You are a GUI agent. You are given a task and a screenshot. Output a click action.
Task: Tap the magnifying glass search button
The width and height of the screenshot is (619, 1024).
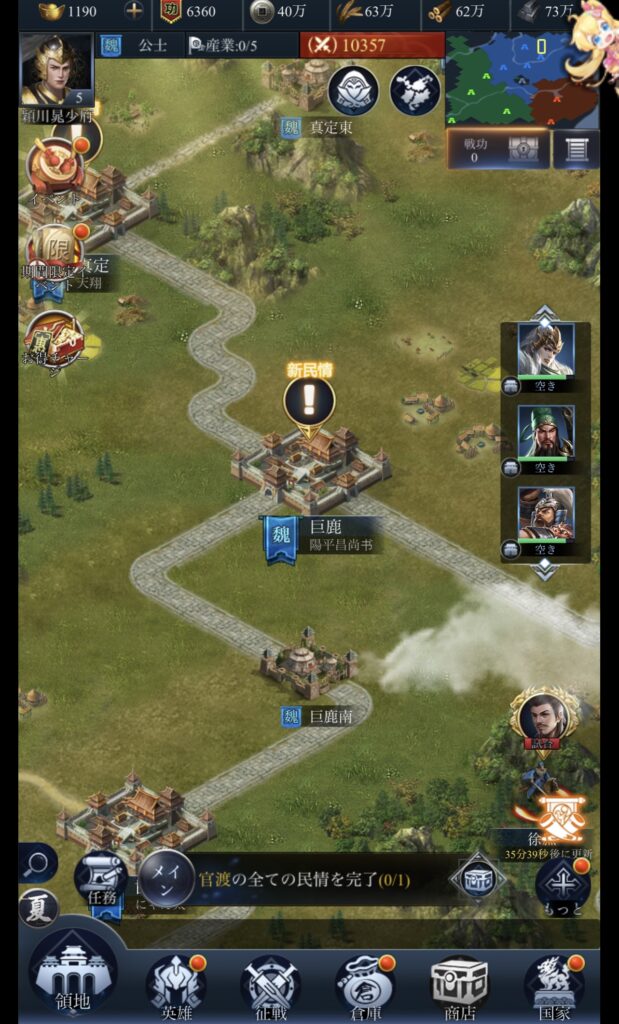click(x=37, y=862)
